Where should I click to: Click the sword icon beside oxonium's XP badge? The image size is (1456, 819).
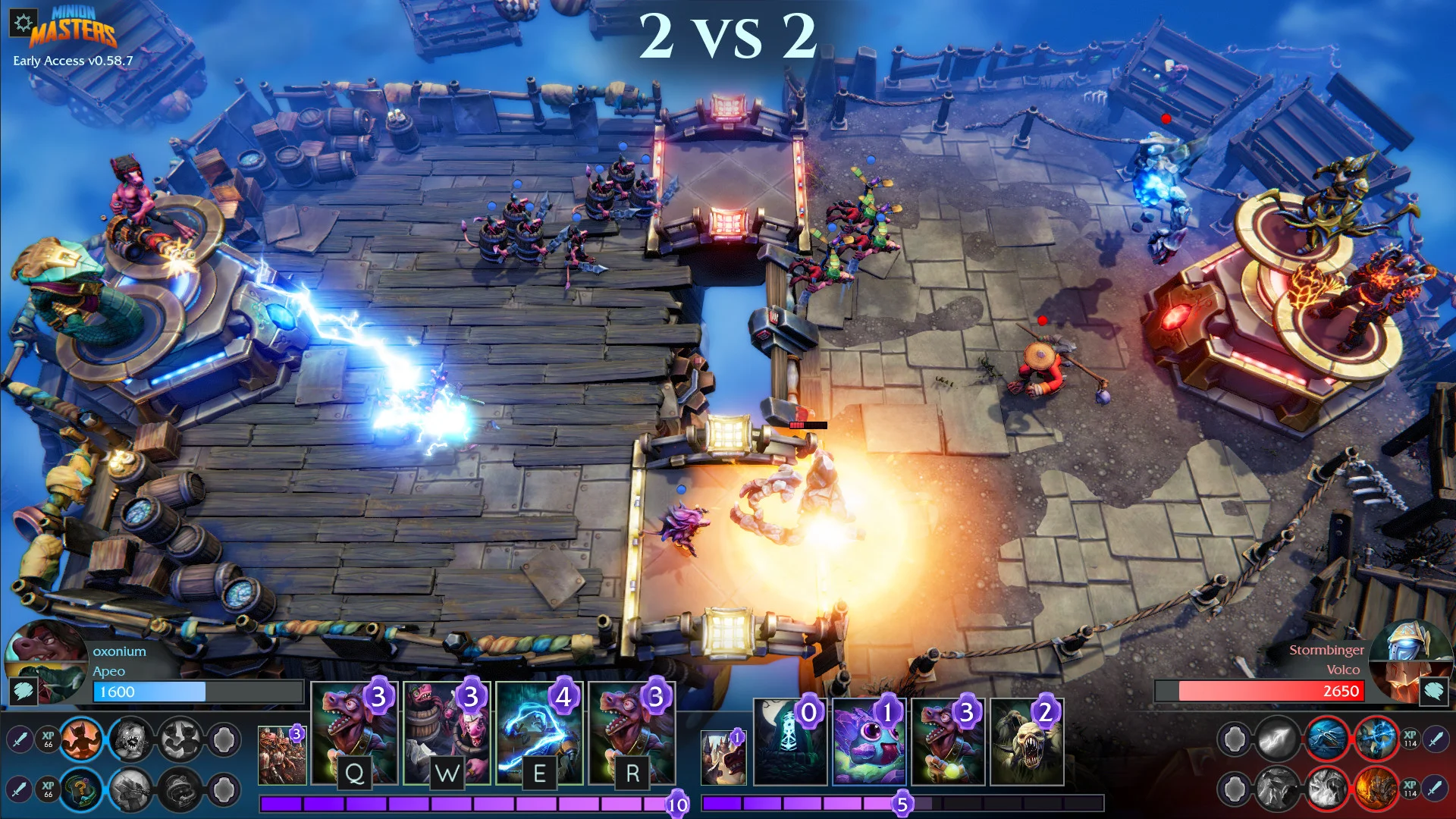click(x=19, y=740)
